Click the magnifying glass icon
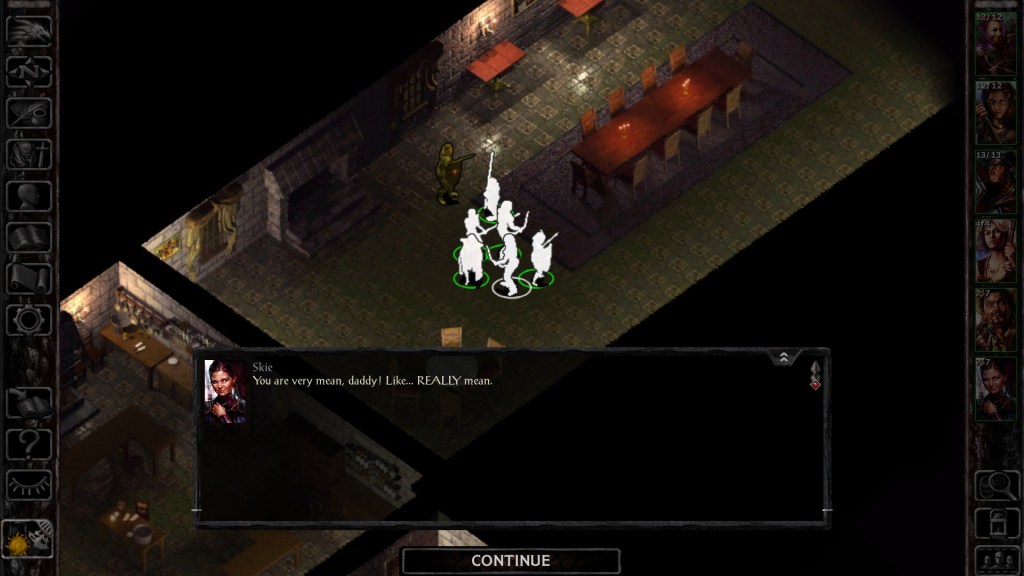Image resolution: width=1024 pixels, height=576 pixels. coord(995,485)
